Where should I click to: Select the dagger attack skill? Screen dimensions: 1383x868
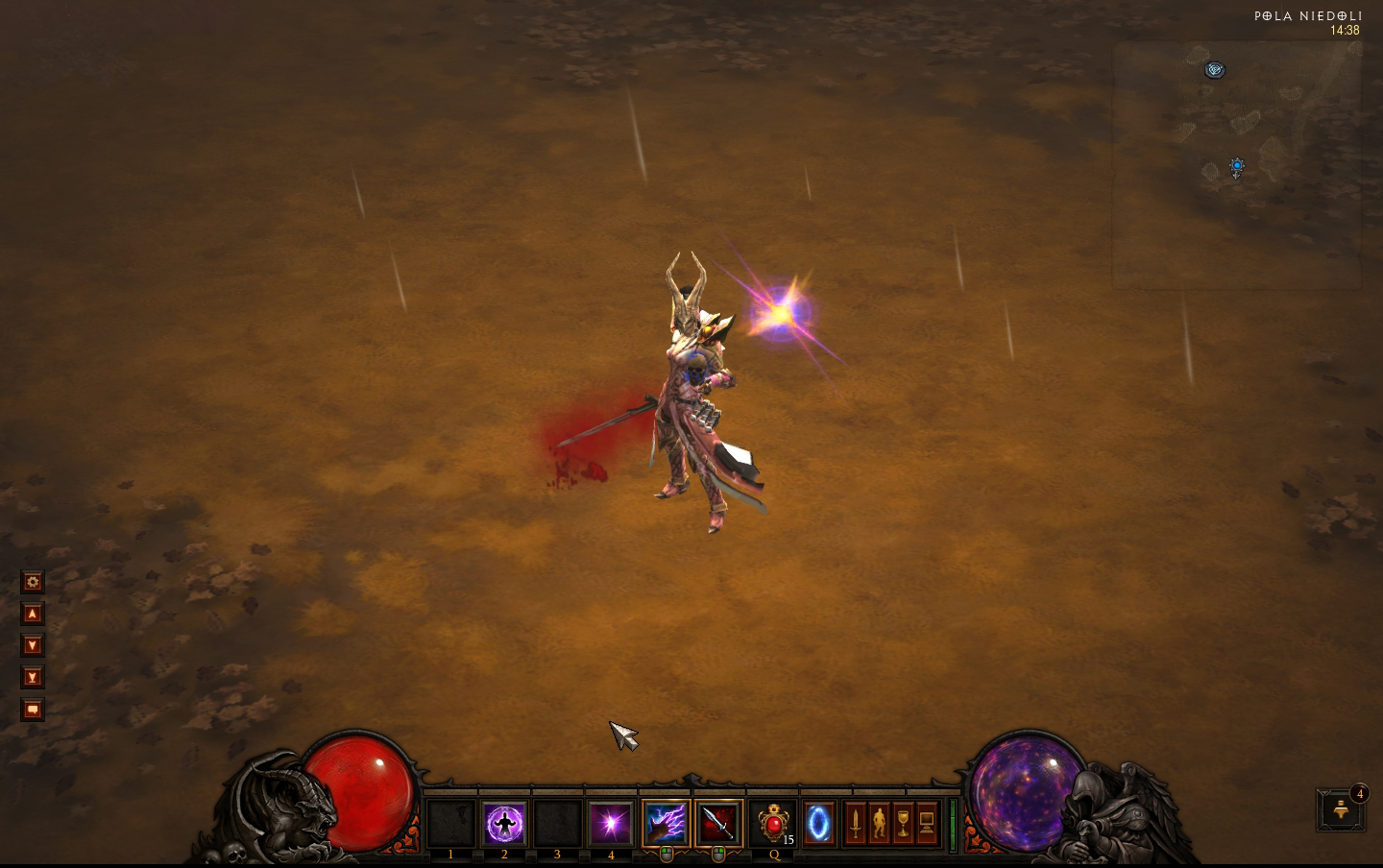tap(718, 824)
